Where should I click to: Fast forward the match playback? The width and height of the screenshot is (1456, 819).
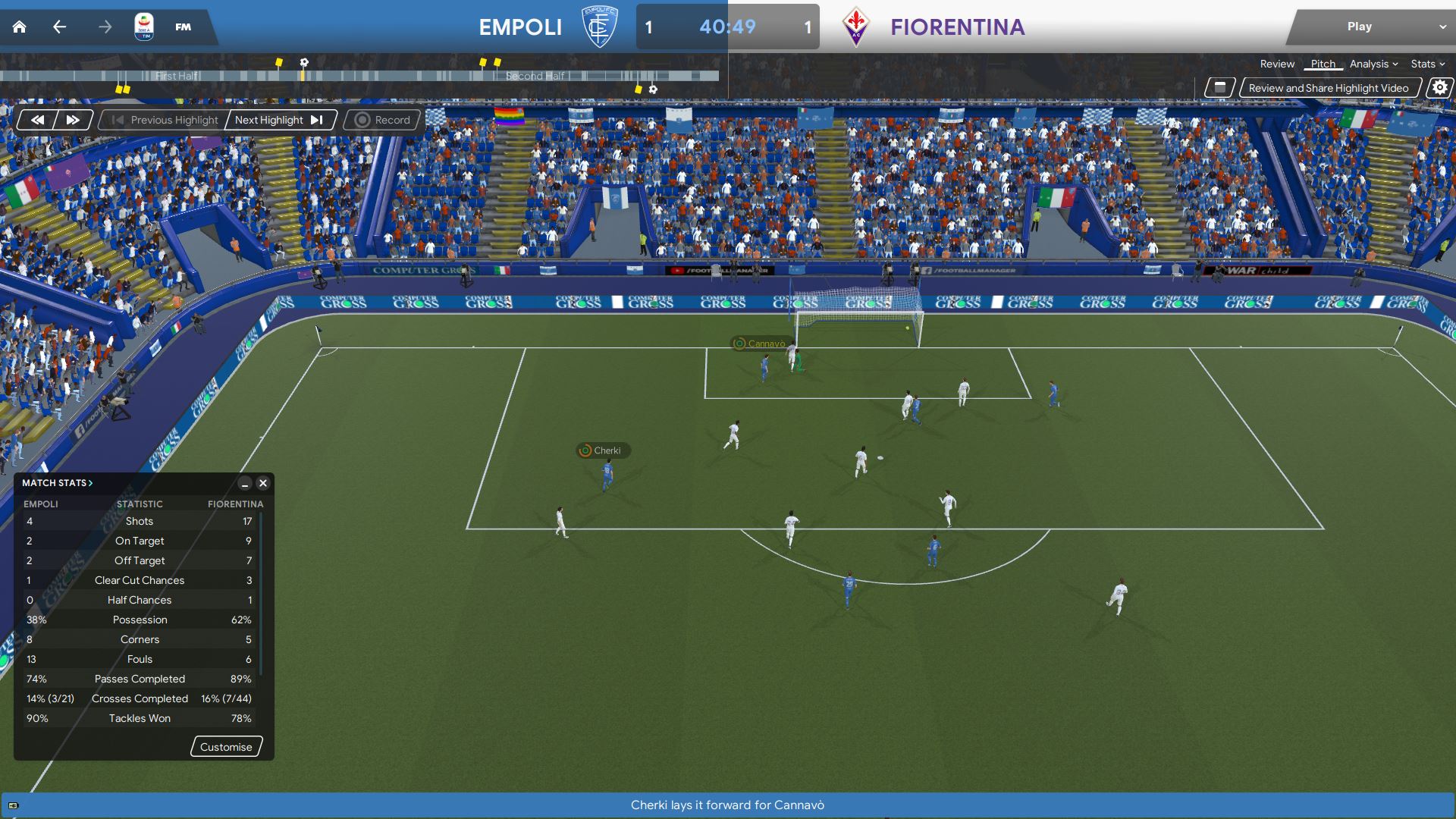(x=73, y=120)
